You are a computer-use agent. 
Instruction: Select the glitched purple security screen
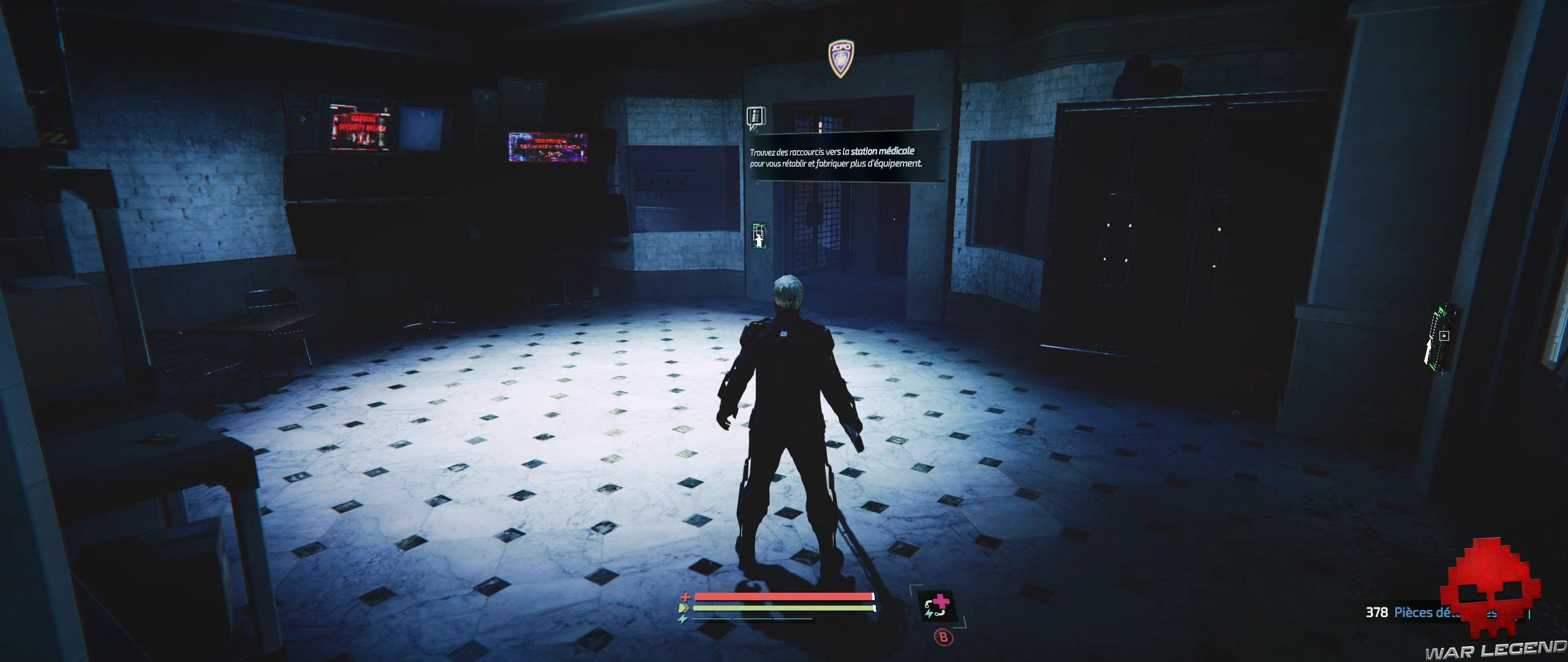(x=547, y=148)
